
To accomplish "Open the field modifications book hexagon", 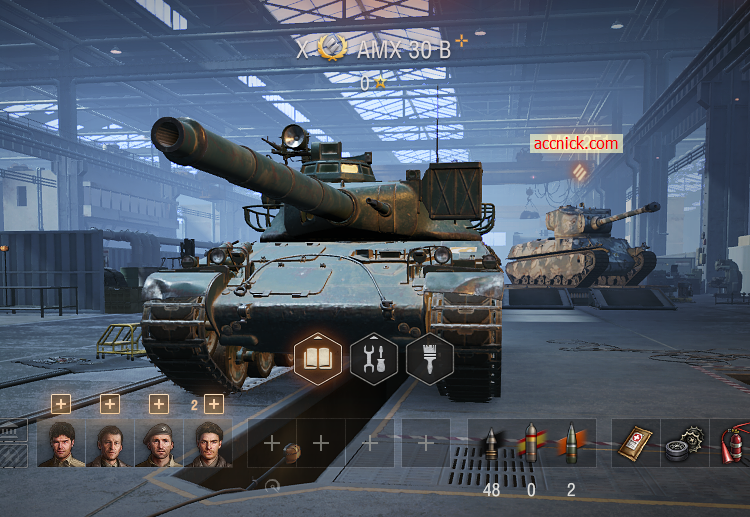I will pyautogui.click(x=317, y=359).
